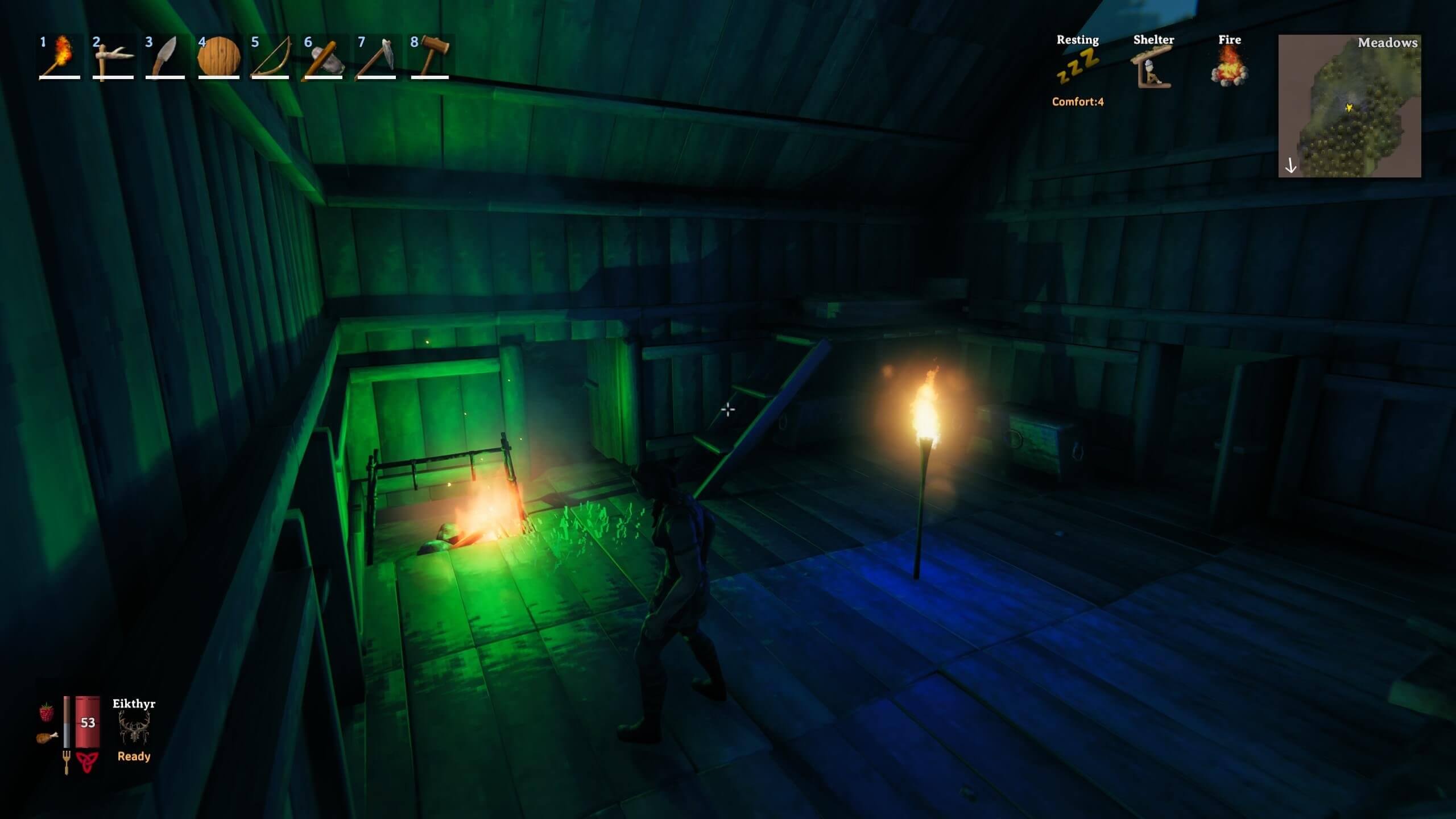1456x819 pixels.
Task: Equip the round wooden shield
Action: 219,57
